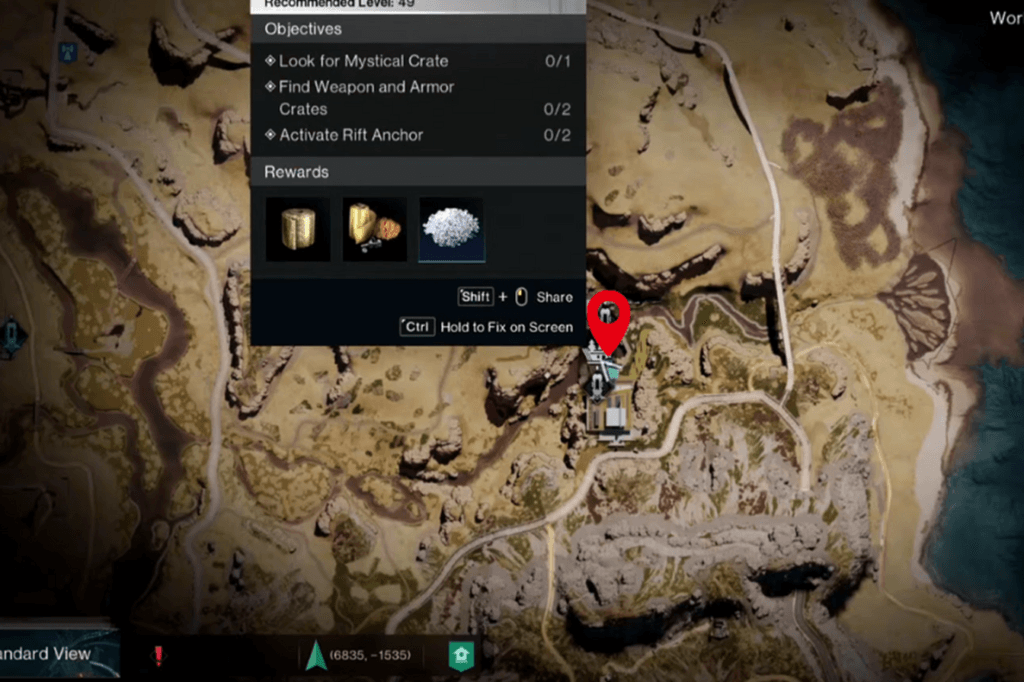This screenshot has height=682, width=1024.
Task: Select the blue tower marker on map
Action: (68, 50)
